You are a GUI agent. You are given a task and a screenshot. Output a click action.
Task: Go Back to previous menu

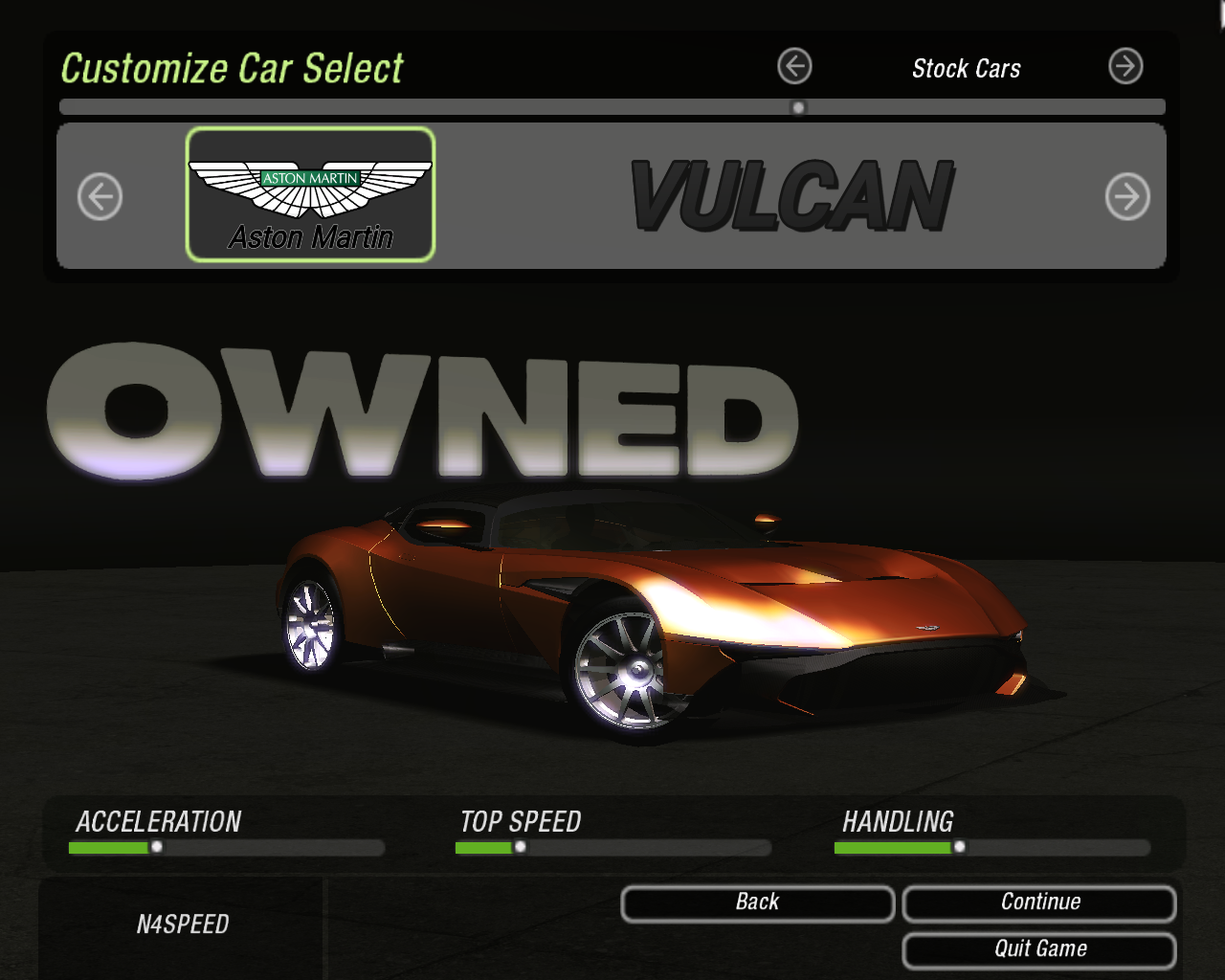[757, 902]
